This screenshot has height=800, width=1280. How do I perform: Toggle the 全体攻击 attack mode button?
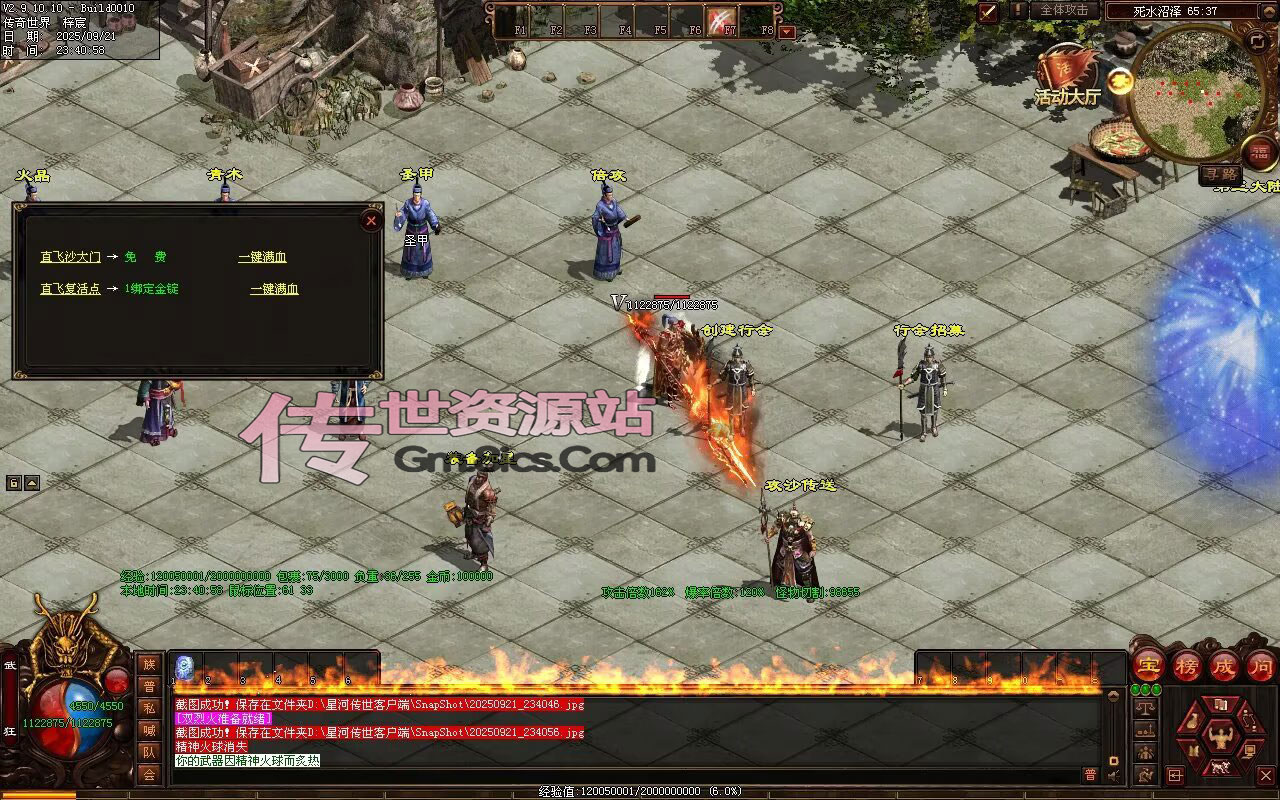pos(1064,10)
